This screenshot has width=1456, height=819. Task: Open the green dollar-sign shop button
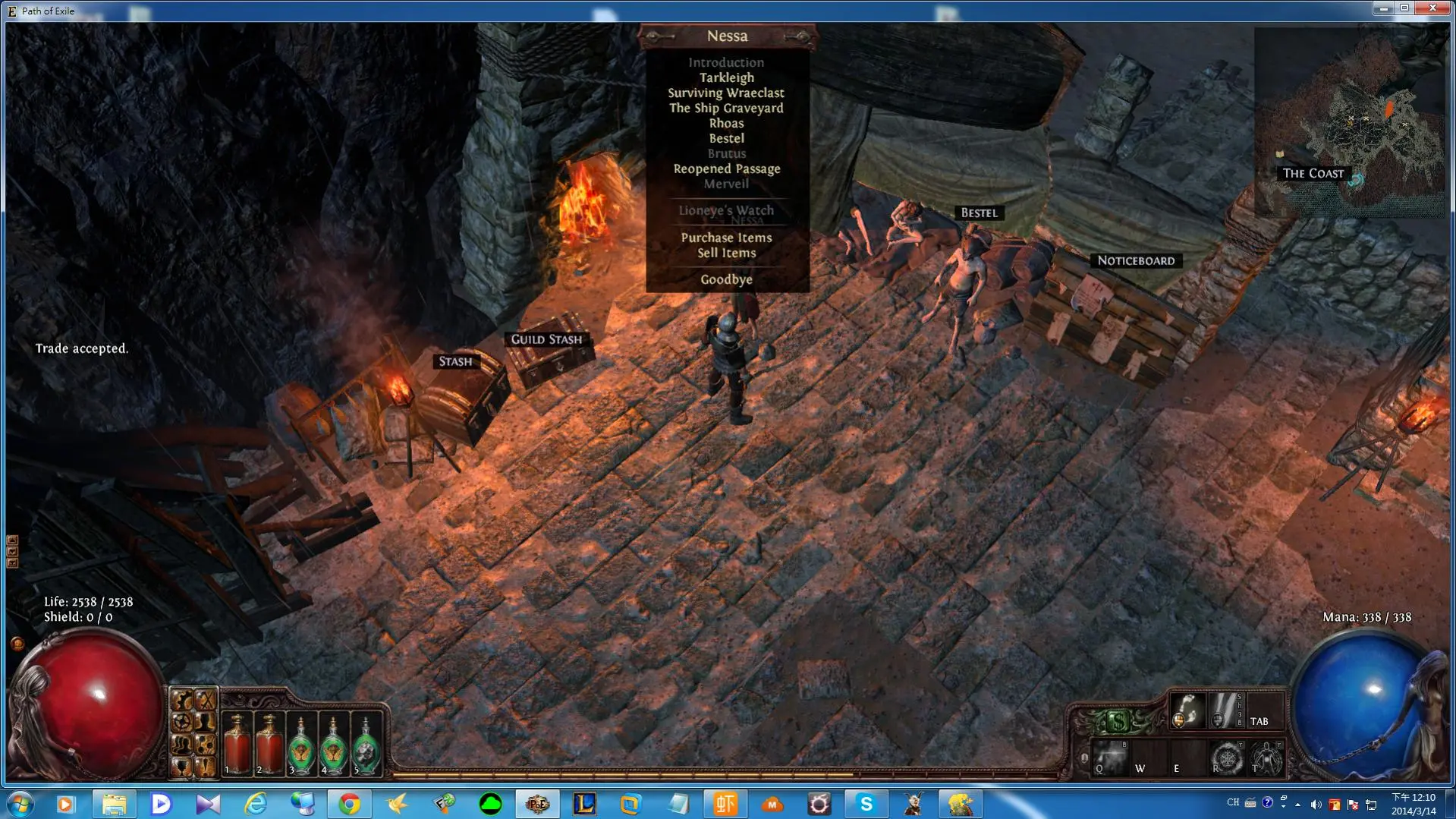1118,720
